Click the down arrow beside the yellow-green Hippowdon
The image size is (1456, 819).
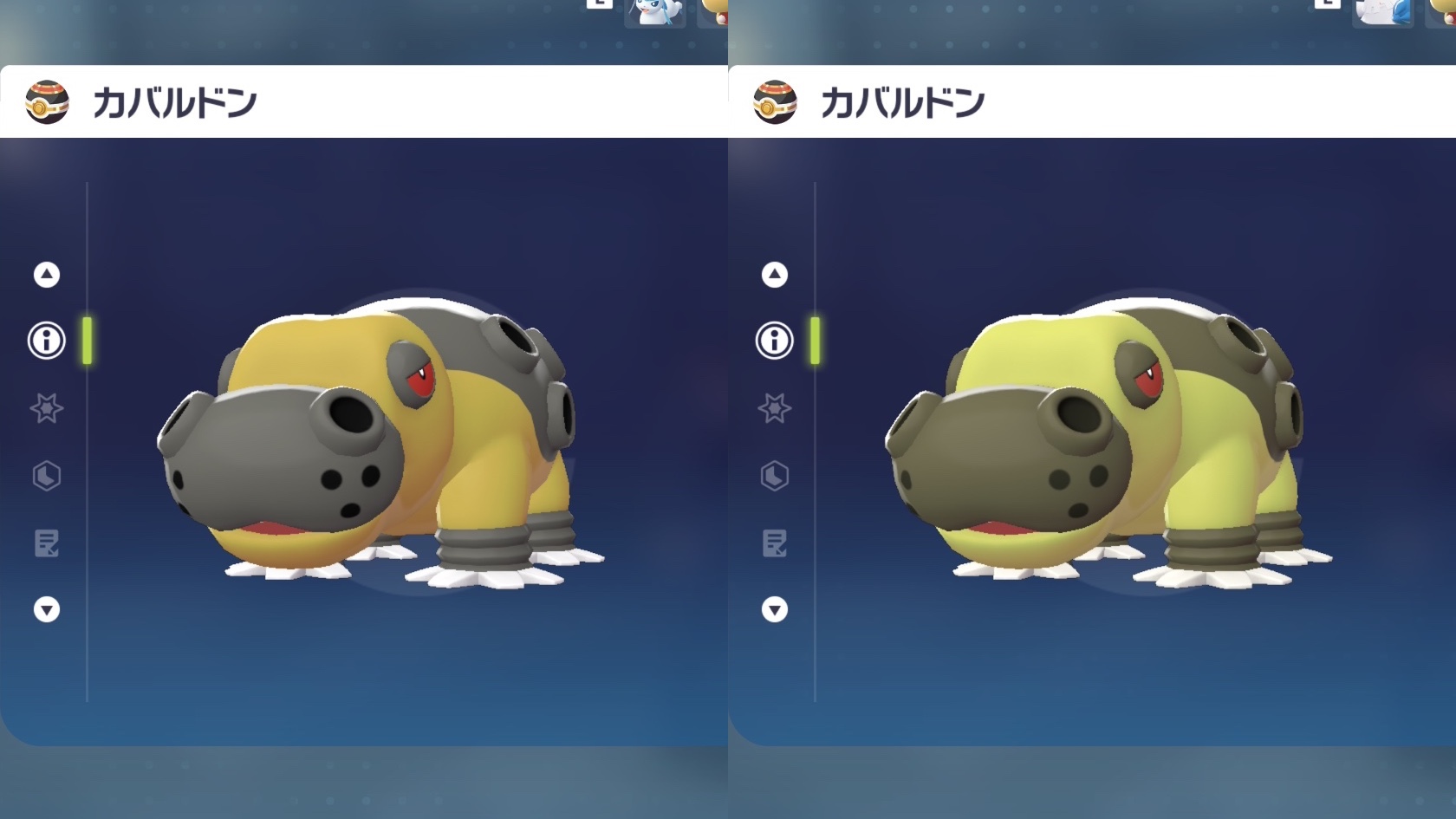(775, 610)
